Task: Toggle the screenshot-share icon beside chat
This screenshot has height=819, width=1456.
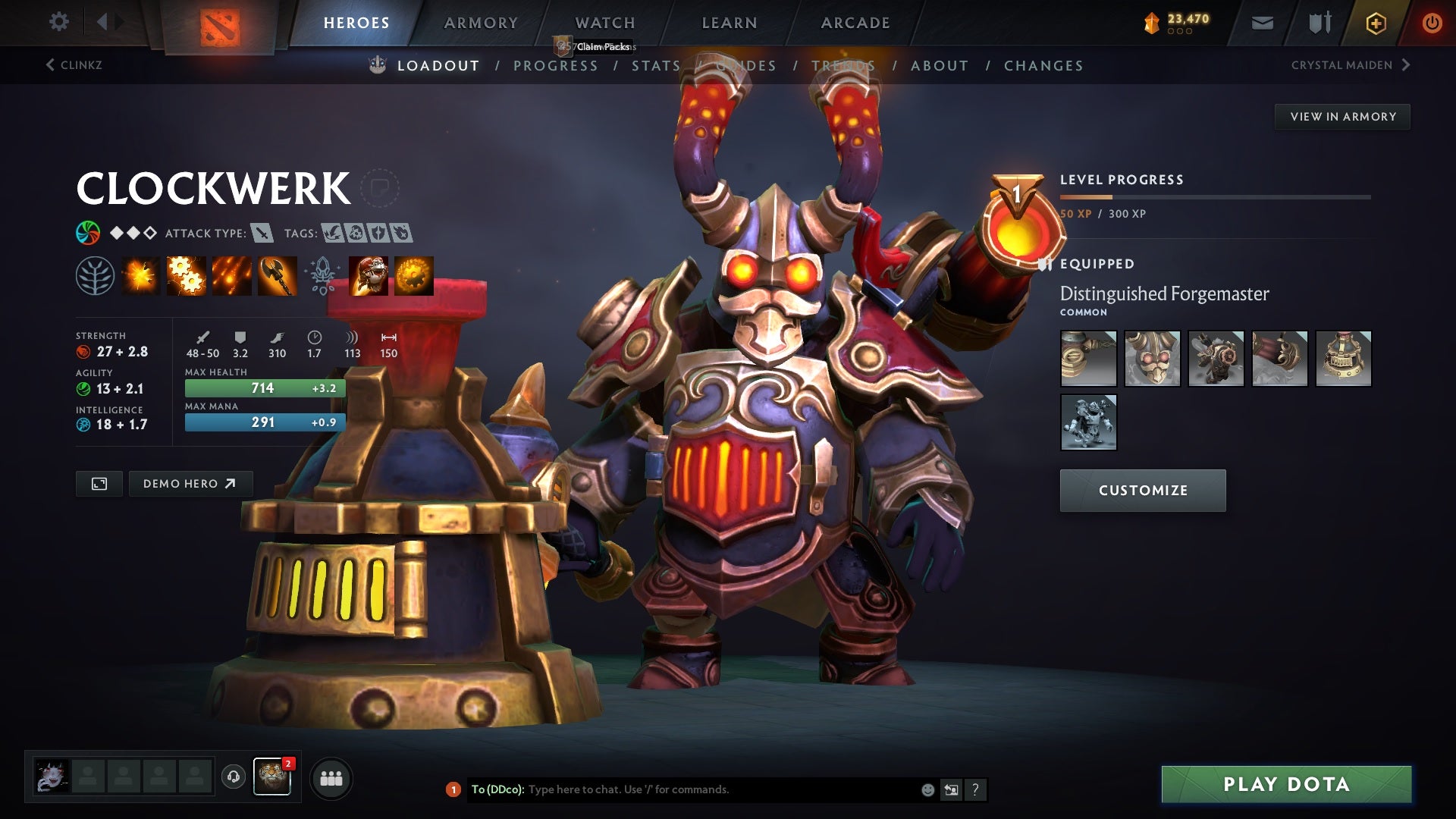Action: [x=950, y=789]
